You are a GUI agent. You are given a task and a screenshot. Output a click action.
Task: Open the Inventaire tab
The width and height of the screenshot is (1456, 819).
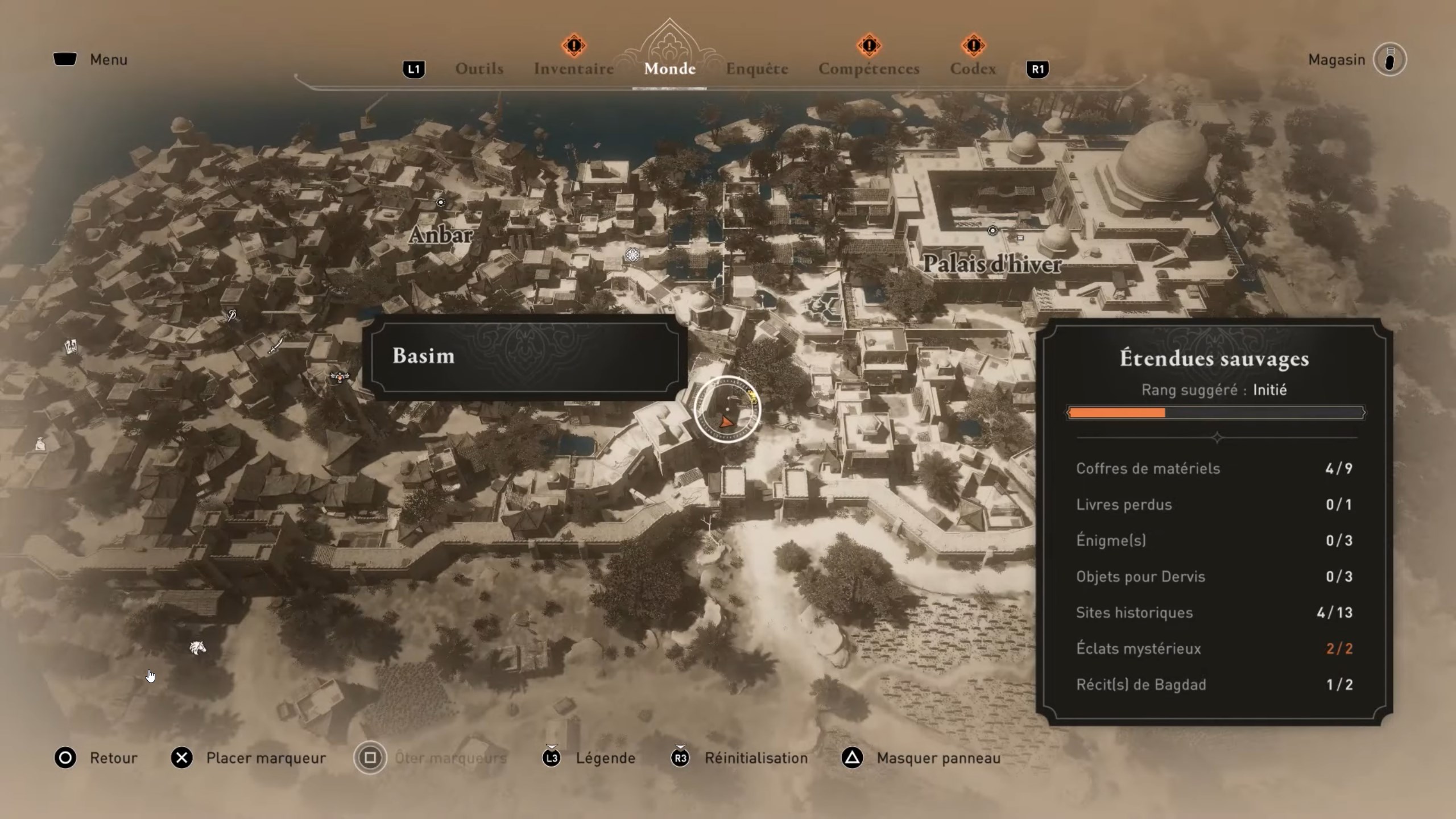pyautogui.click(x=573, y=69)
